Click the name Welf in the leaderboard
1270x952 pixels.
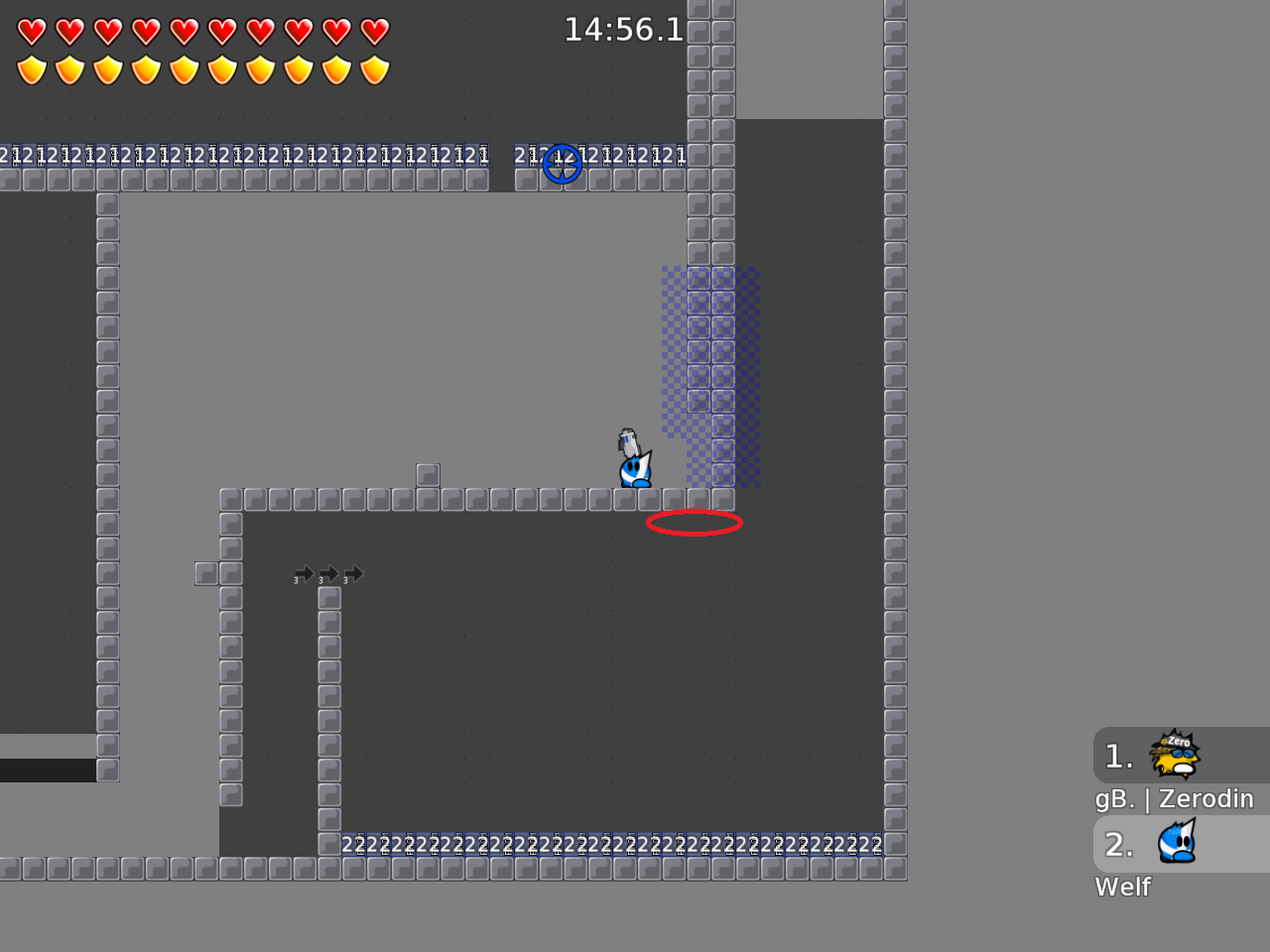coord(1122,887)
